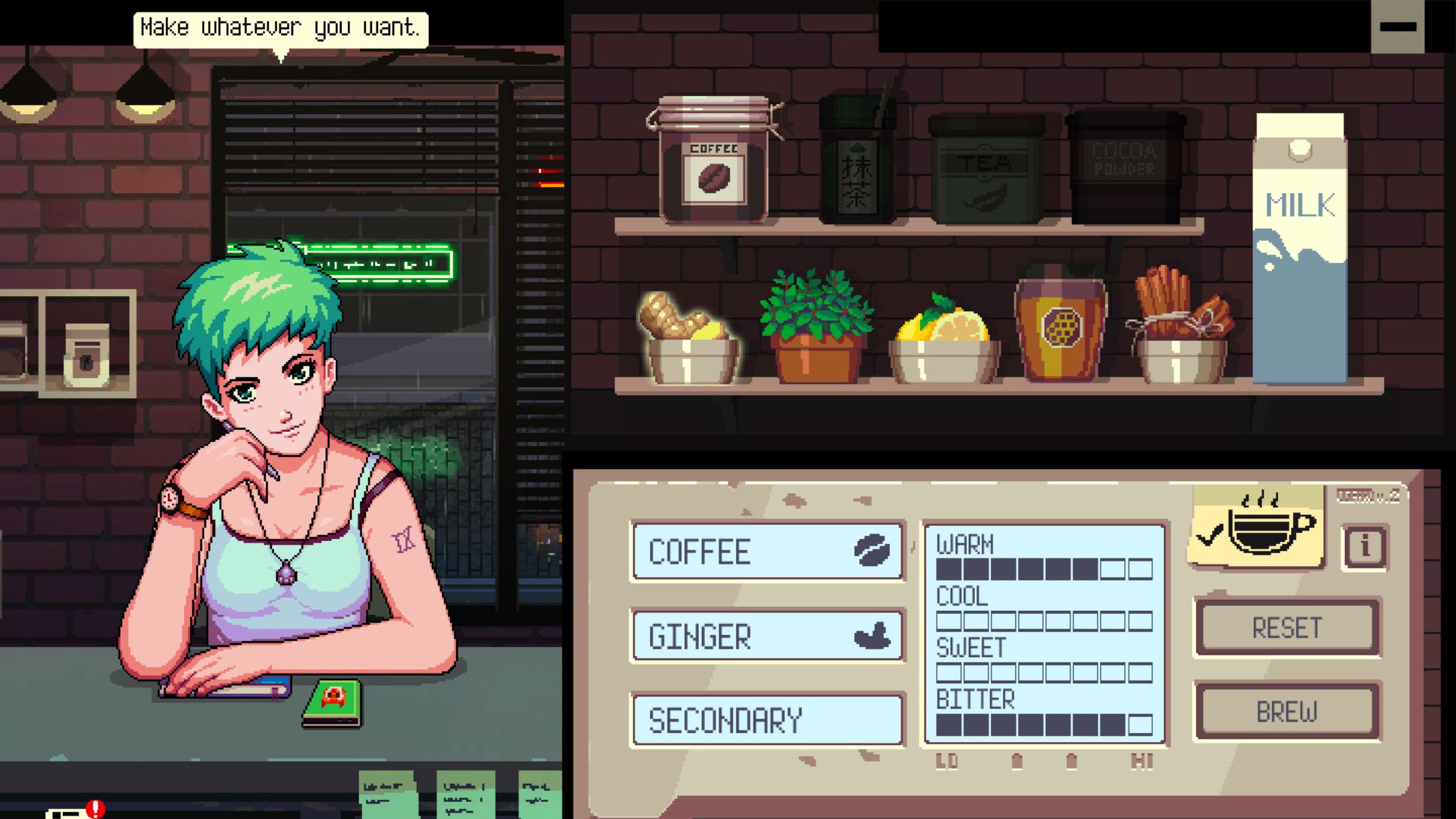Pick the mint plant ingredient
Screen dimensions: 1456x819
816,328
